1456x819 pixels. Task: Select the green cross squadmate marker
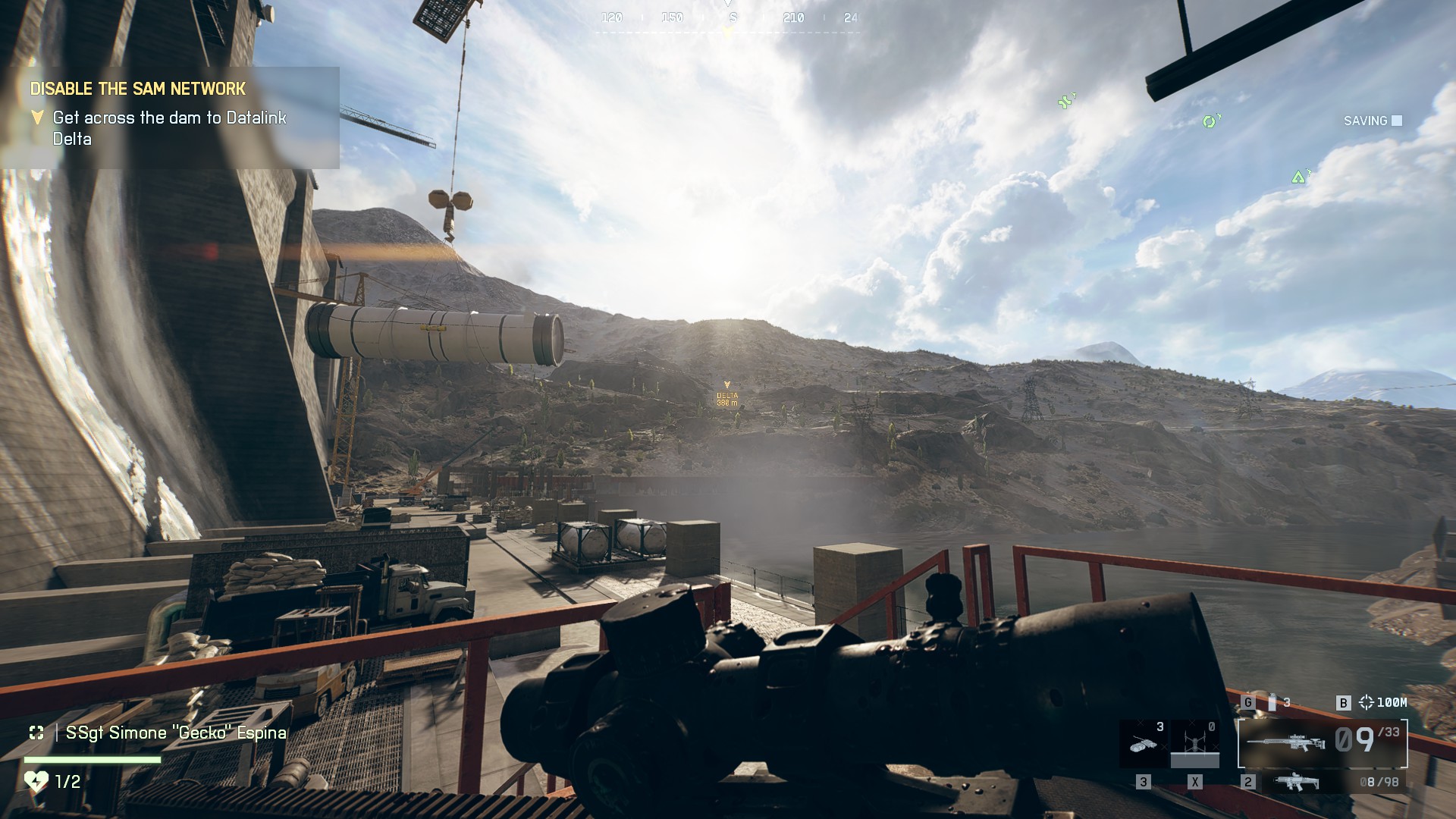click(1067, 100)
